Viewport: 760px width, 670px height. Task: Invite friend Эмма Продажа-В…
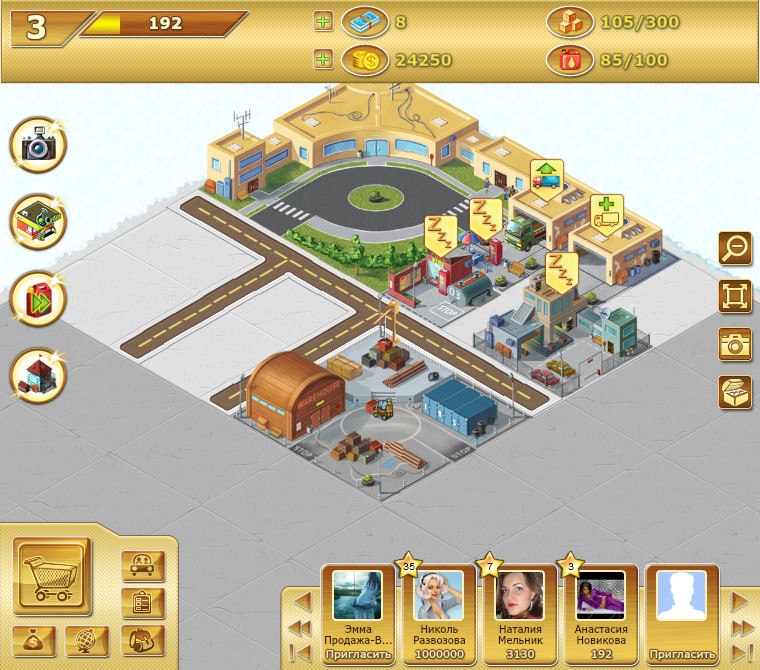(x=357, y=655)
